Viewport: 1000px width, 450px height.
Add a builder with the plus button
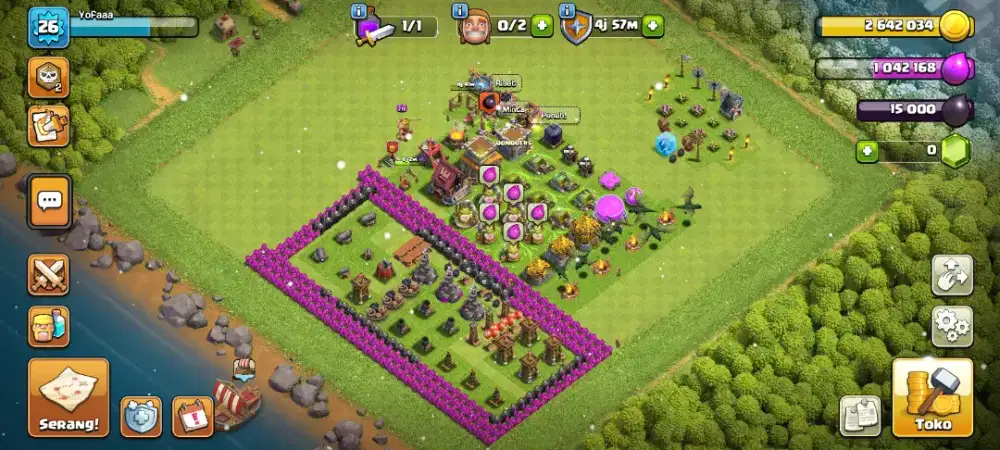coord(542,26)
